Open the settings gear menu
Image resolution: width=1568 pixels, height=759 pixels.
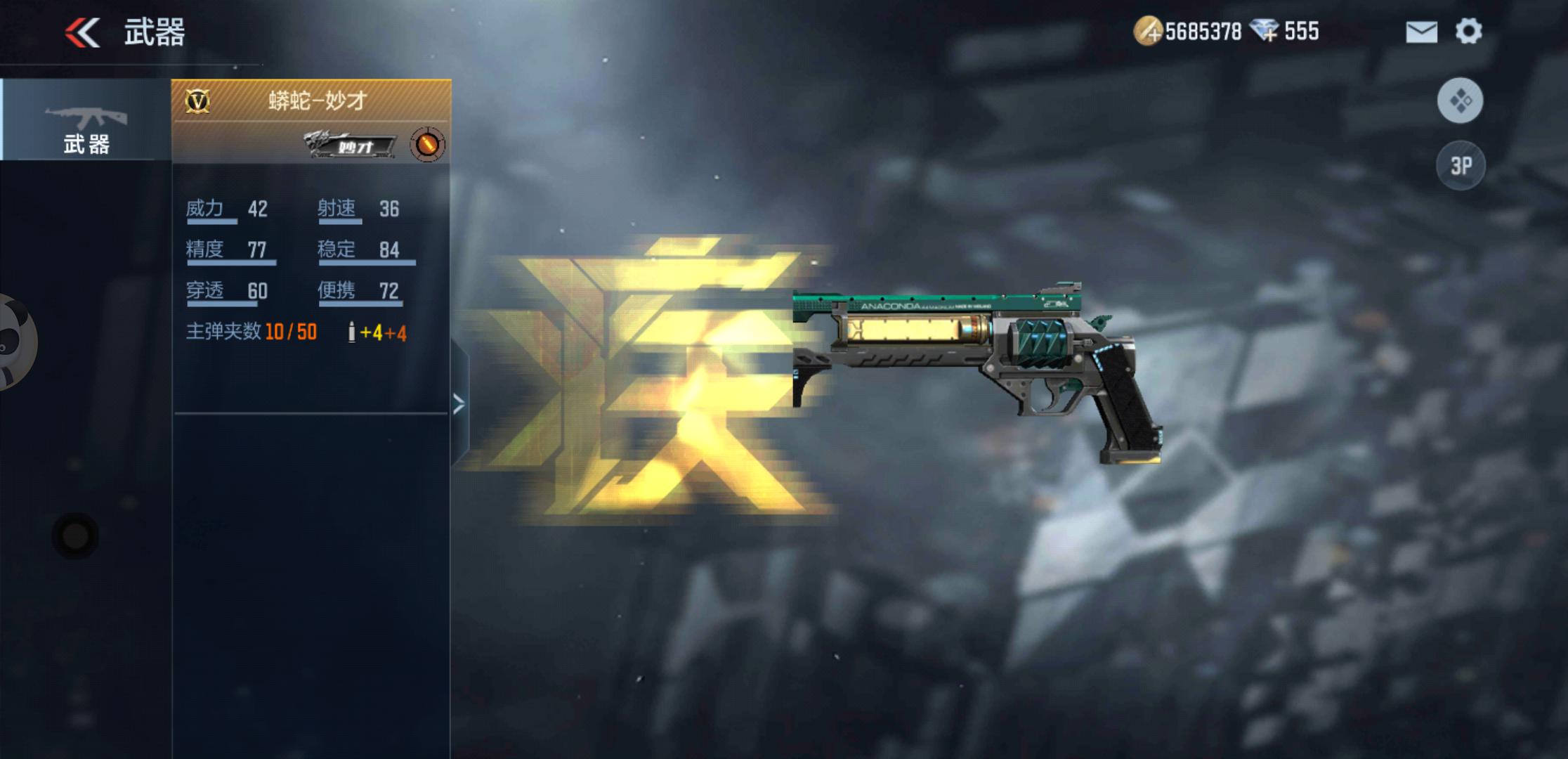1468,32
